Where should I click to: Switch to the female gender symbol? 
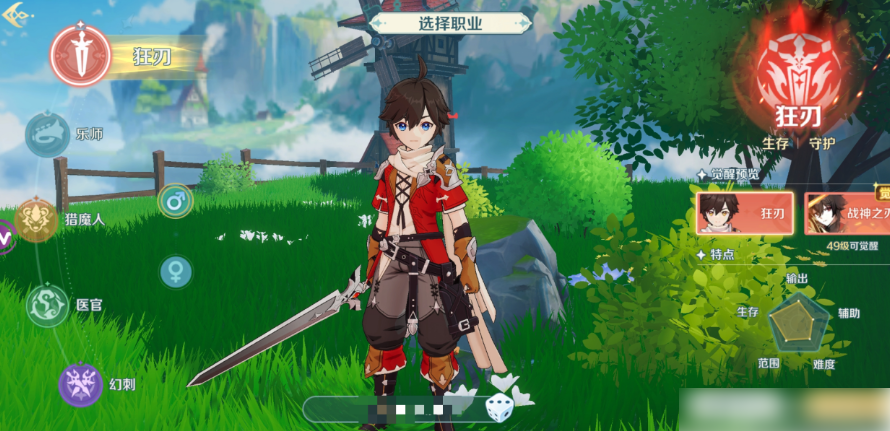176,270
